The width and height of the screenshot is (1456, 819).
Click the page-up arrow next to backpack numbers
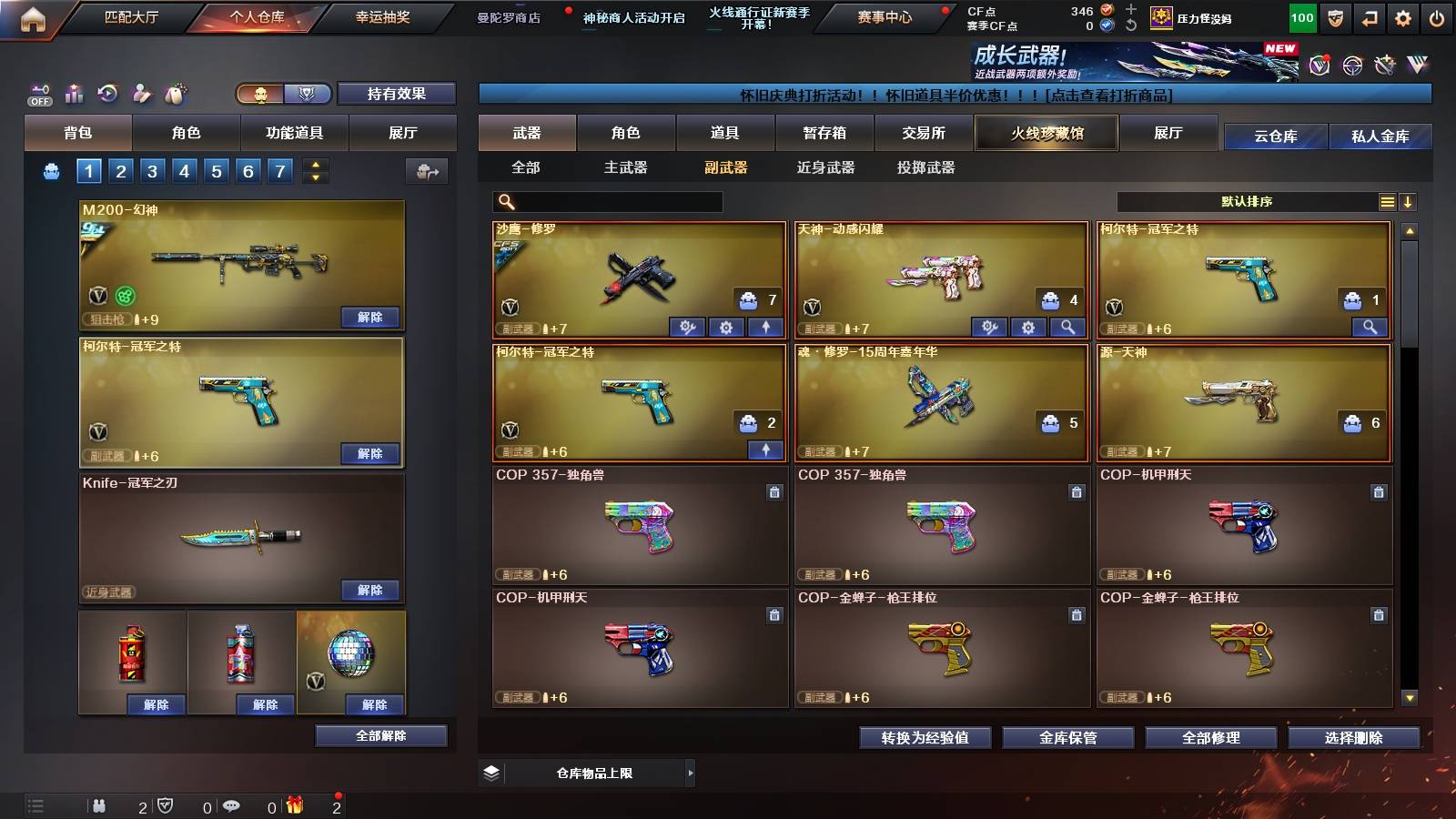coord(316,166)
